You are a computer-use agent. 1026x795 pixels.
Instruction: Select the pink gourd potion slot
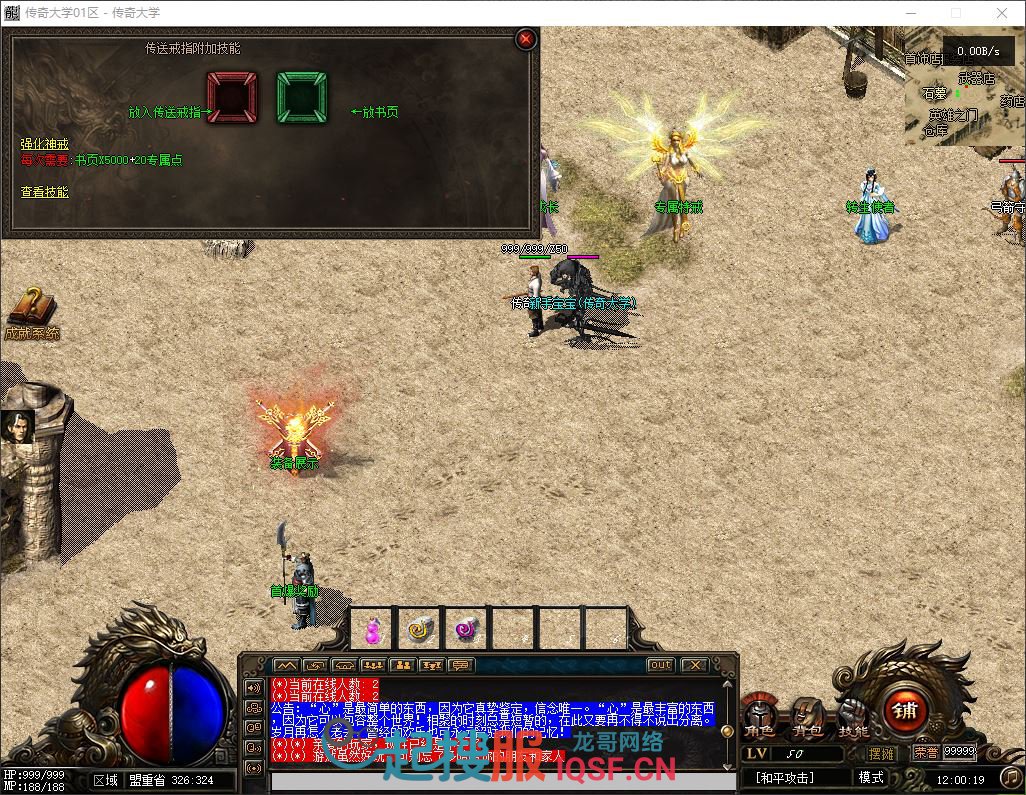(373, 629)
